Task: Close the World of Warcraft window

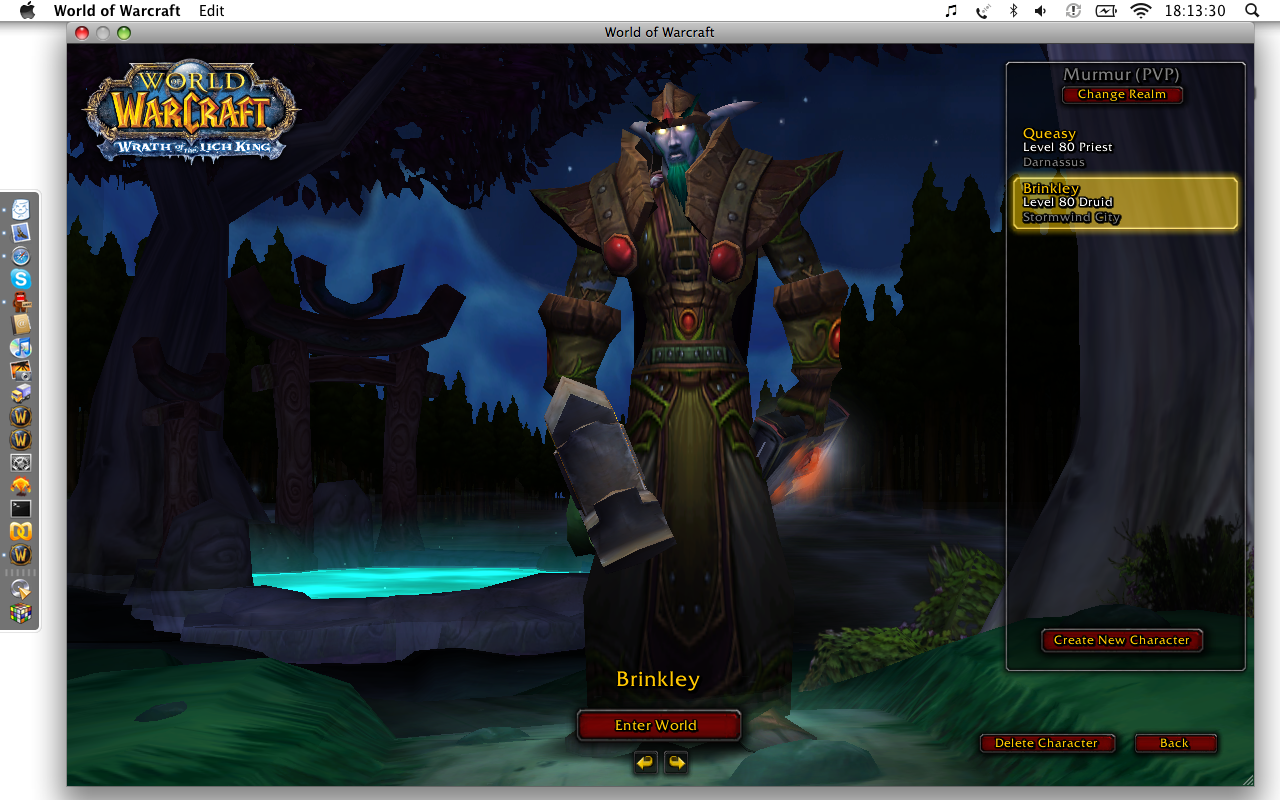Action: coord(82,33)
